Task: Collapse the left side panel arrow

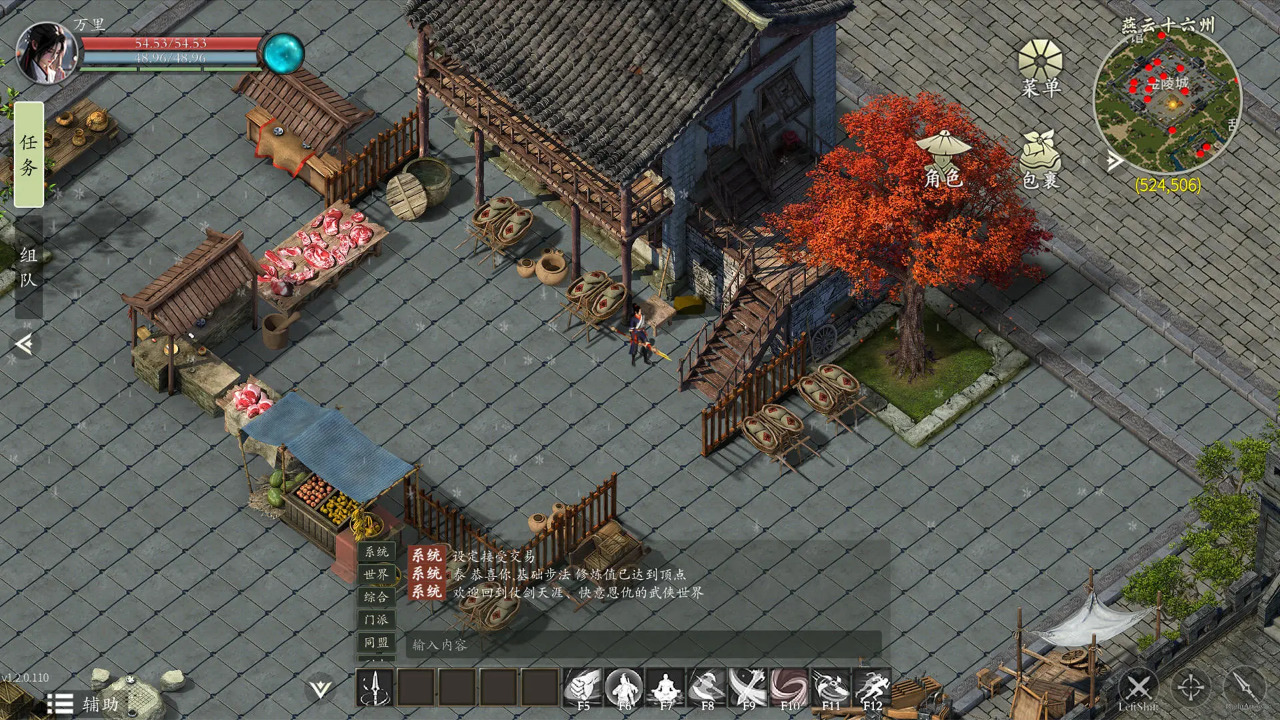Action: point(24,345)
